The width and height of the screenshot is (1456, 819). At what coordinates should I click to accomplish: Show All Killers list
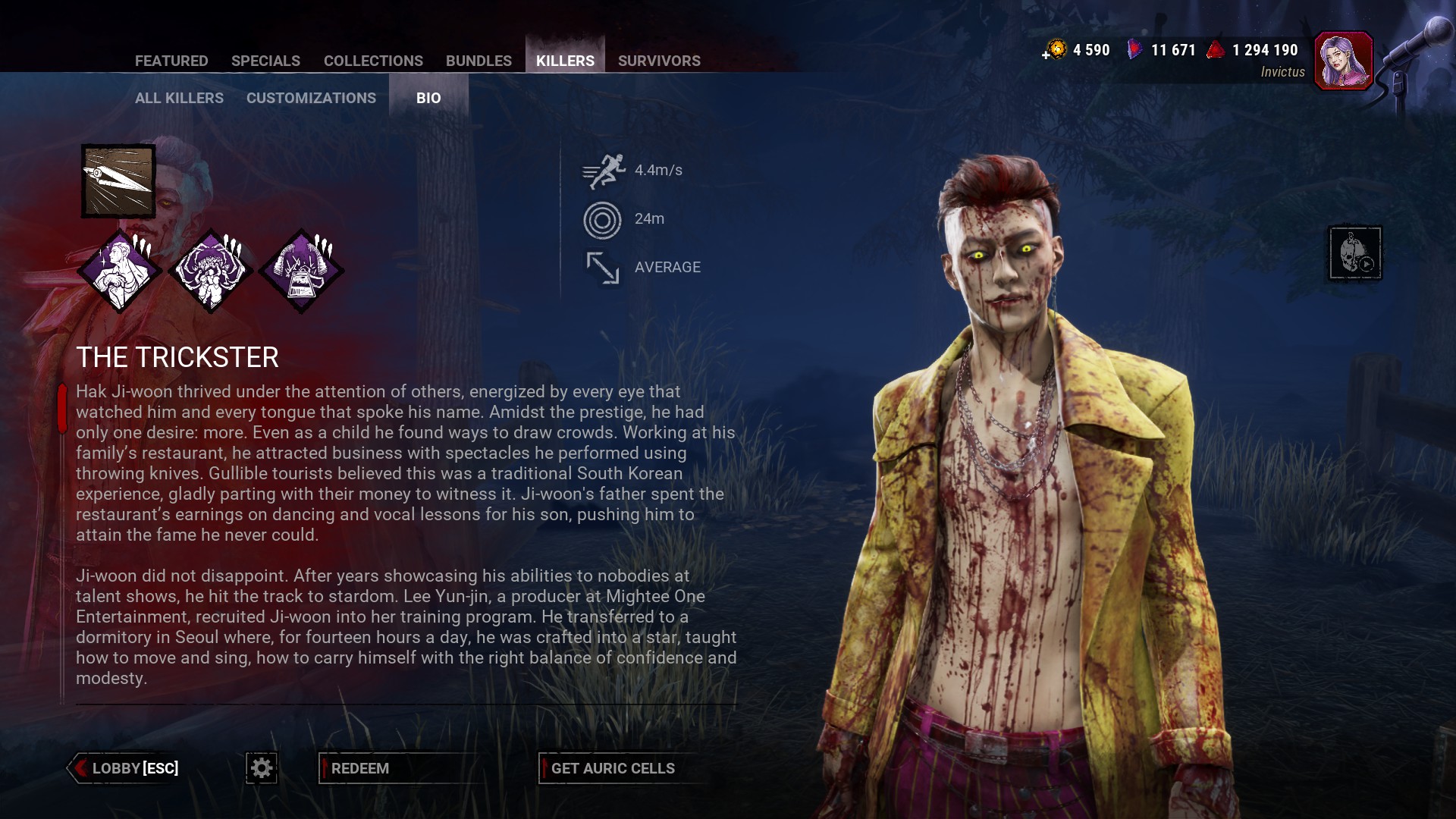click(x=179, y=98)
